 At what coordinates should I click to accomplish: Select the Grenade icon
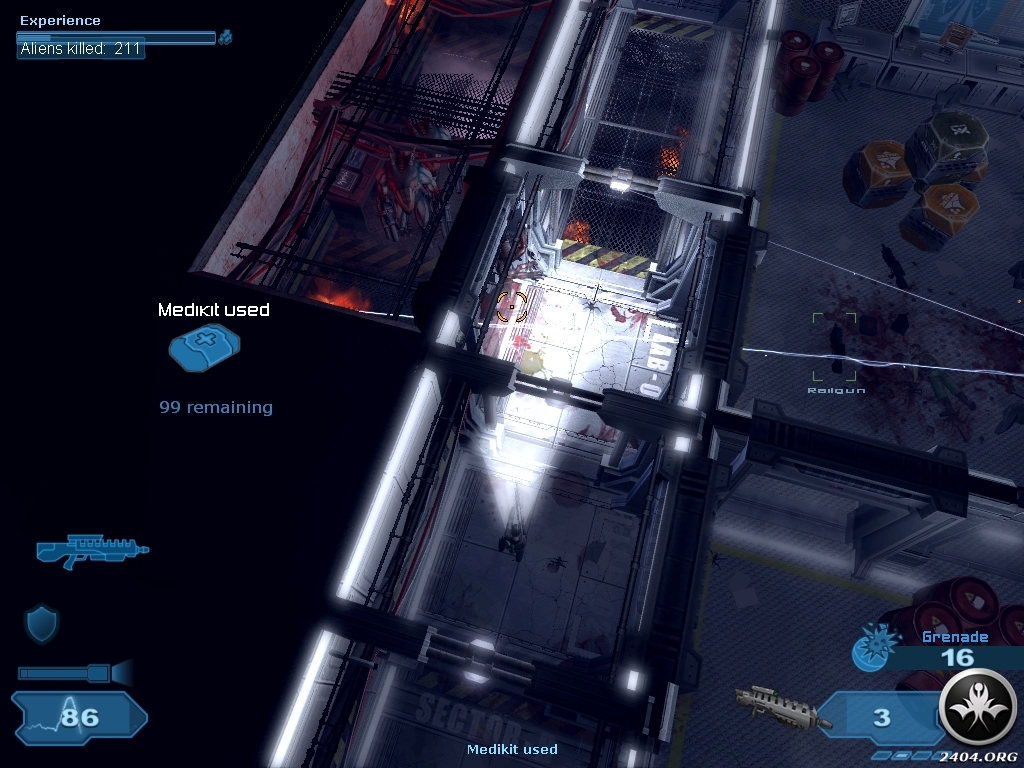(868, 648)
